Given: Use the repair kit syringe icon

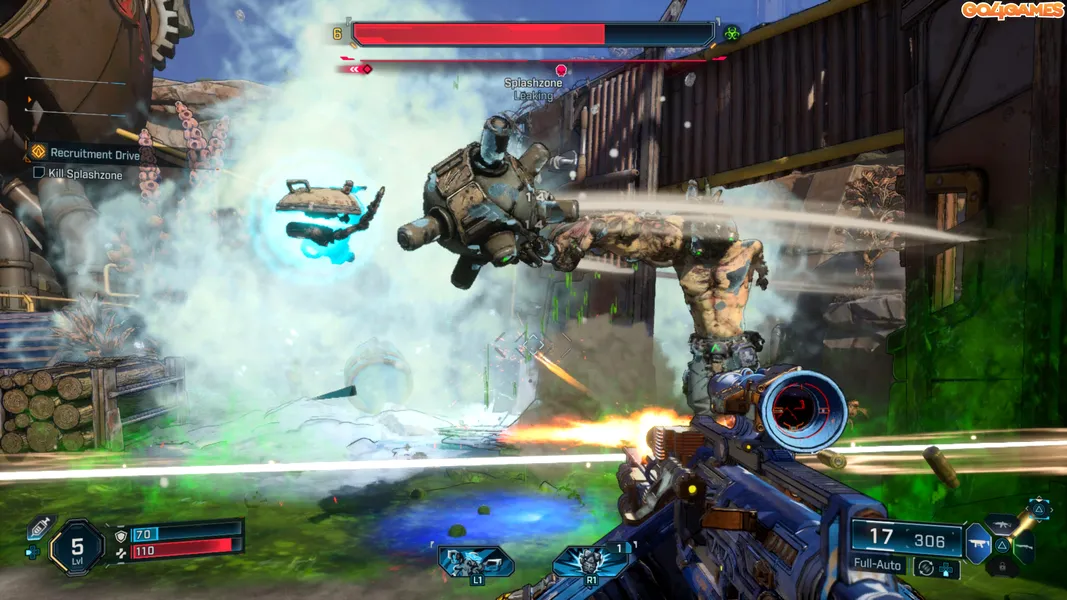Looking at the screenshot, I should tap(39, 527).
